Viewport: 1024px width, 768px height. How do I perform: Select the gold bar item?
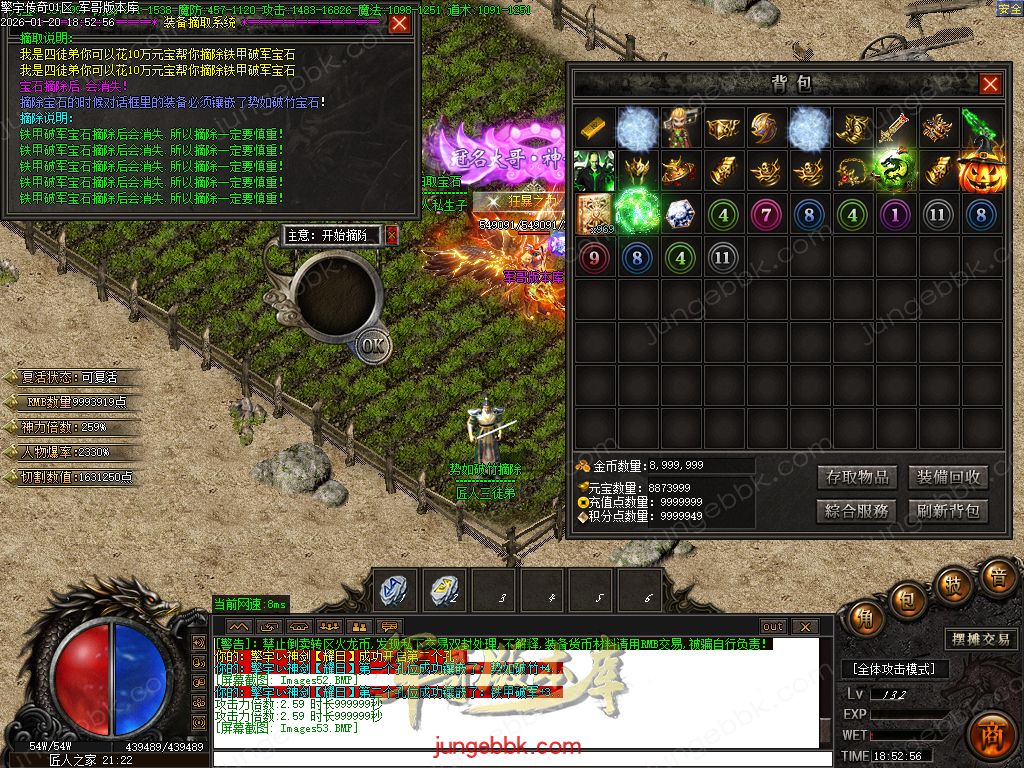[594, 129]
